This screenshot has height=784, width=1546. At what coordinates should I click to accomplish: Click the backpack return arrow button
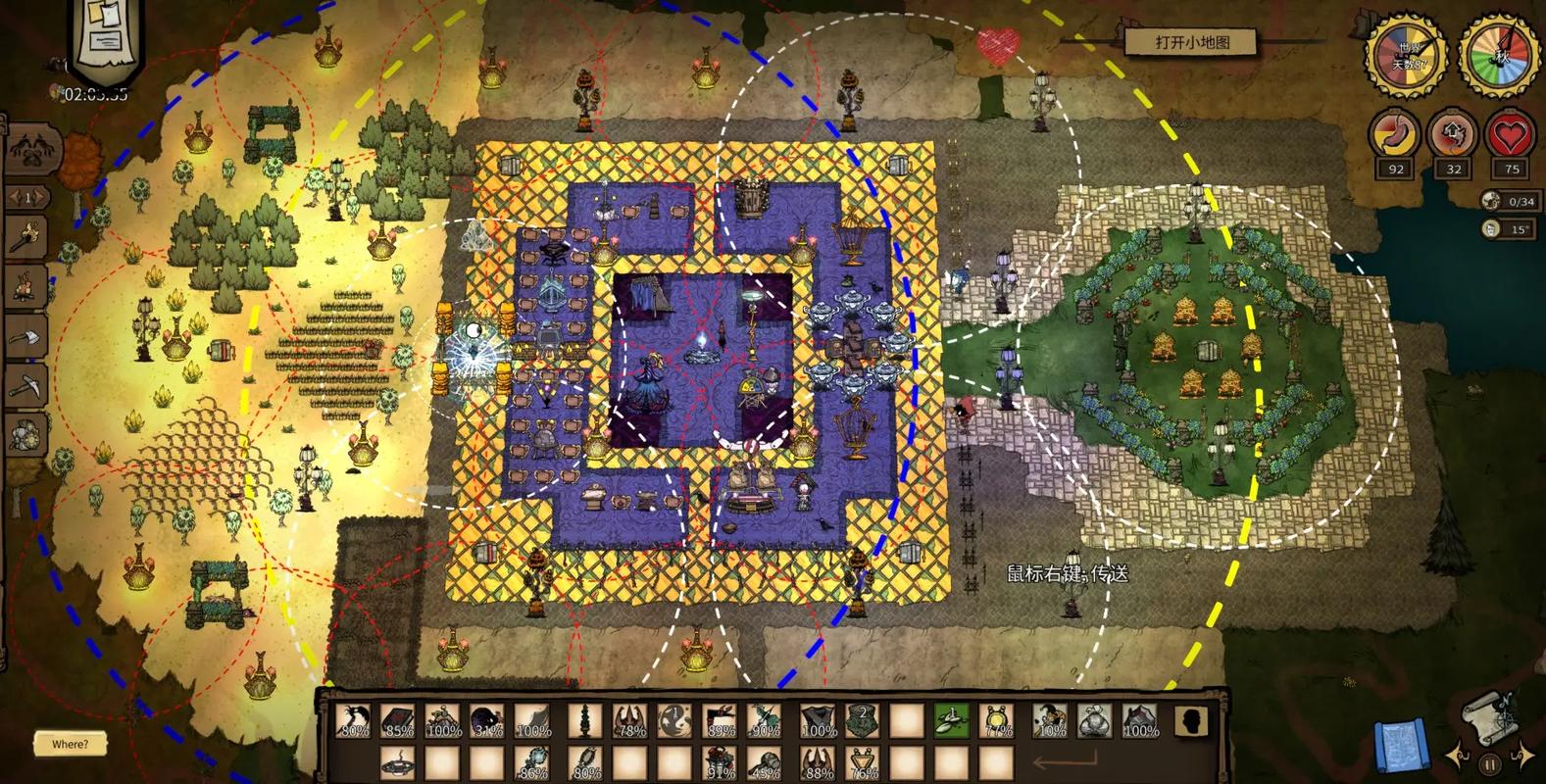(1064, 762)
